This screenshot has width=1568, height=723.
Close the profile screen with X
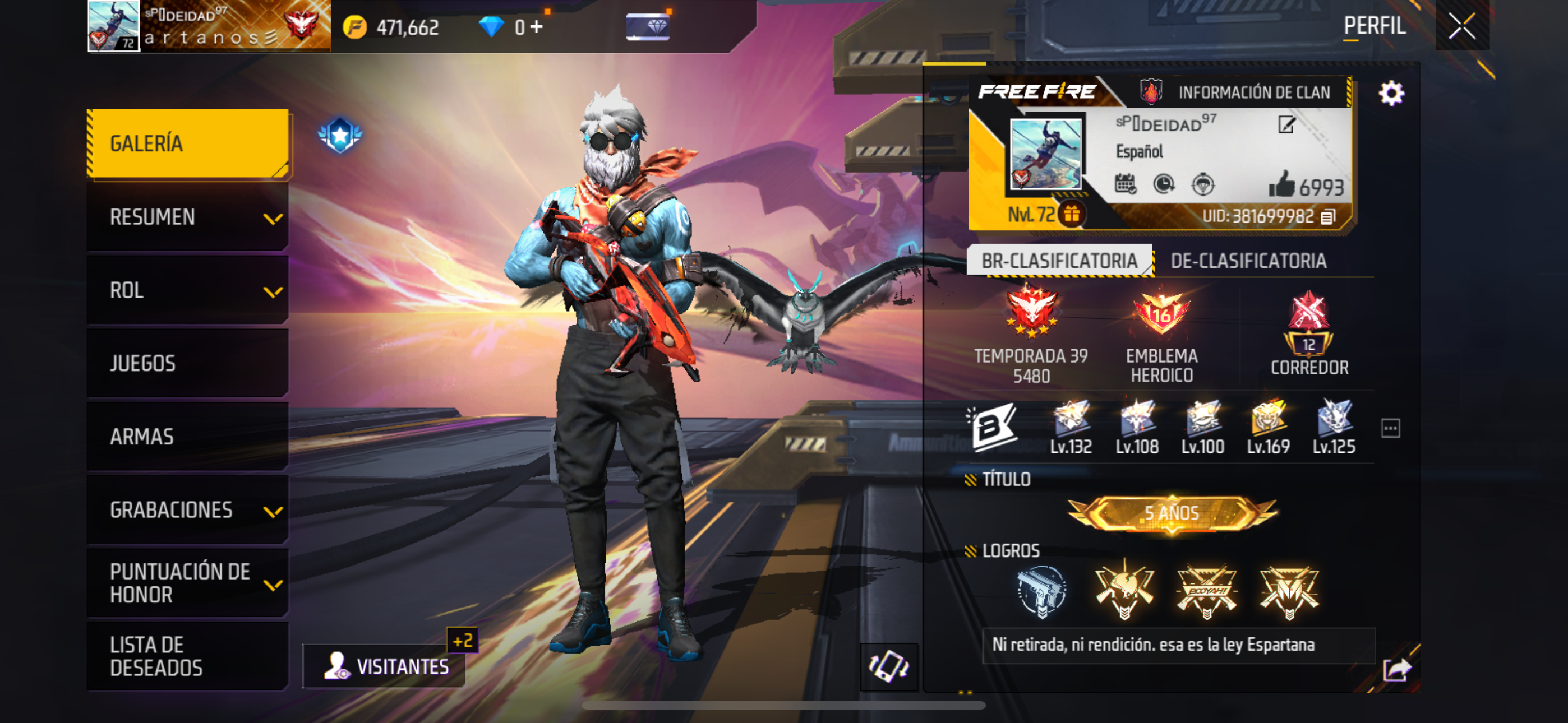click(x=1461, y=26)
